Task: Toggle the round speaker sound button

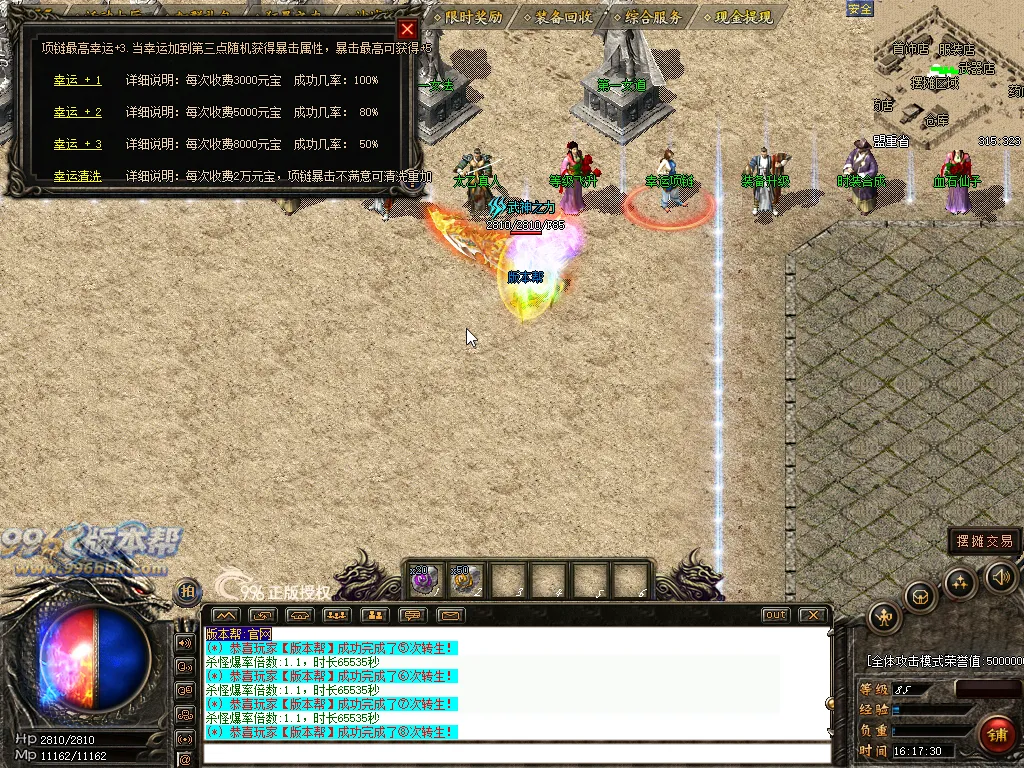Action: click(1001, 576)
